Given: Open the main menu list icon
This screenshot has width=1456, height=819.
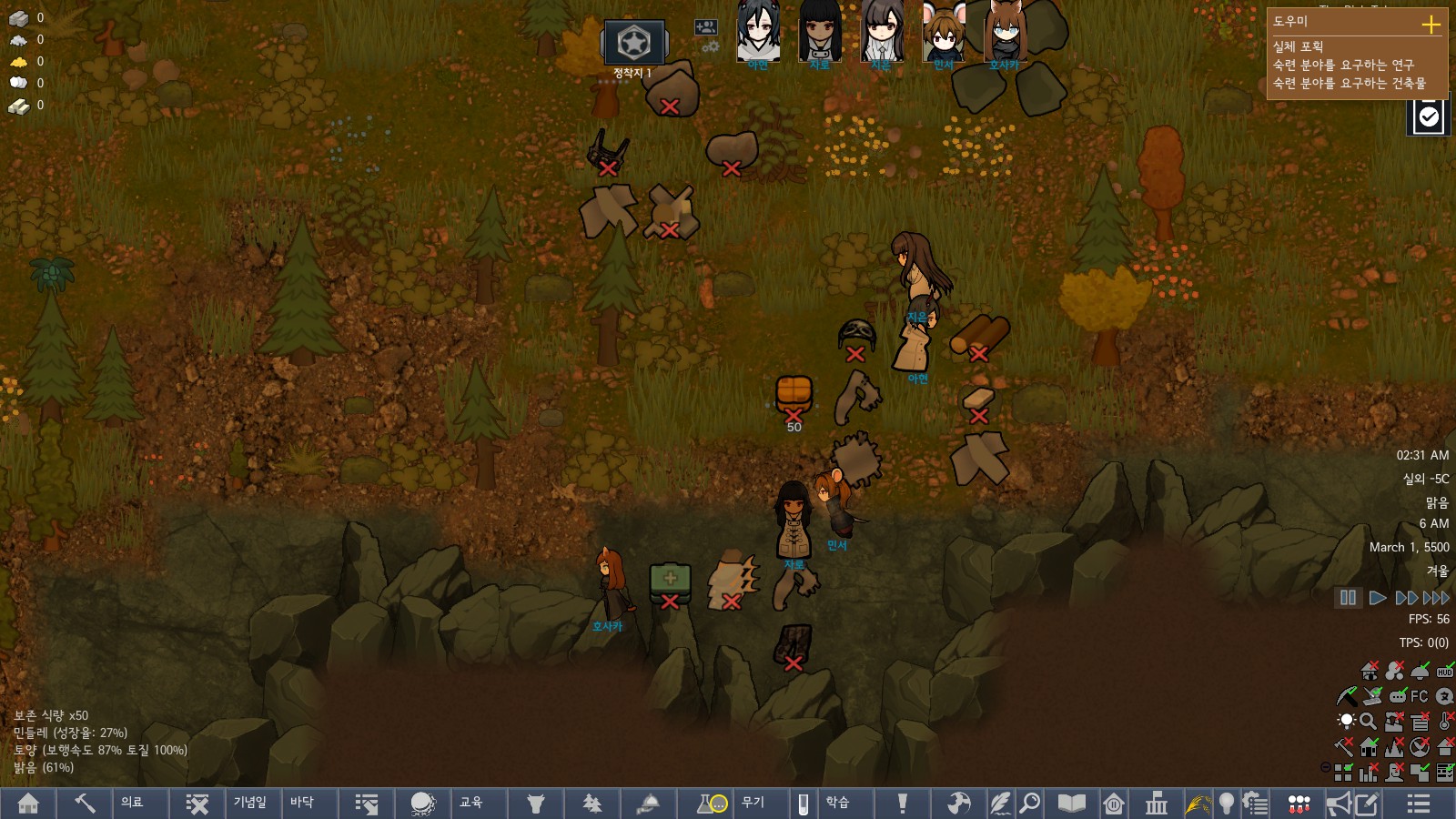Looking at the screenshot, I should [x=1418, y=804].
